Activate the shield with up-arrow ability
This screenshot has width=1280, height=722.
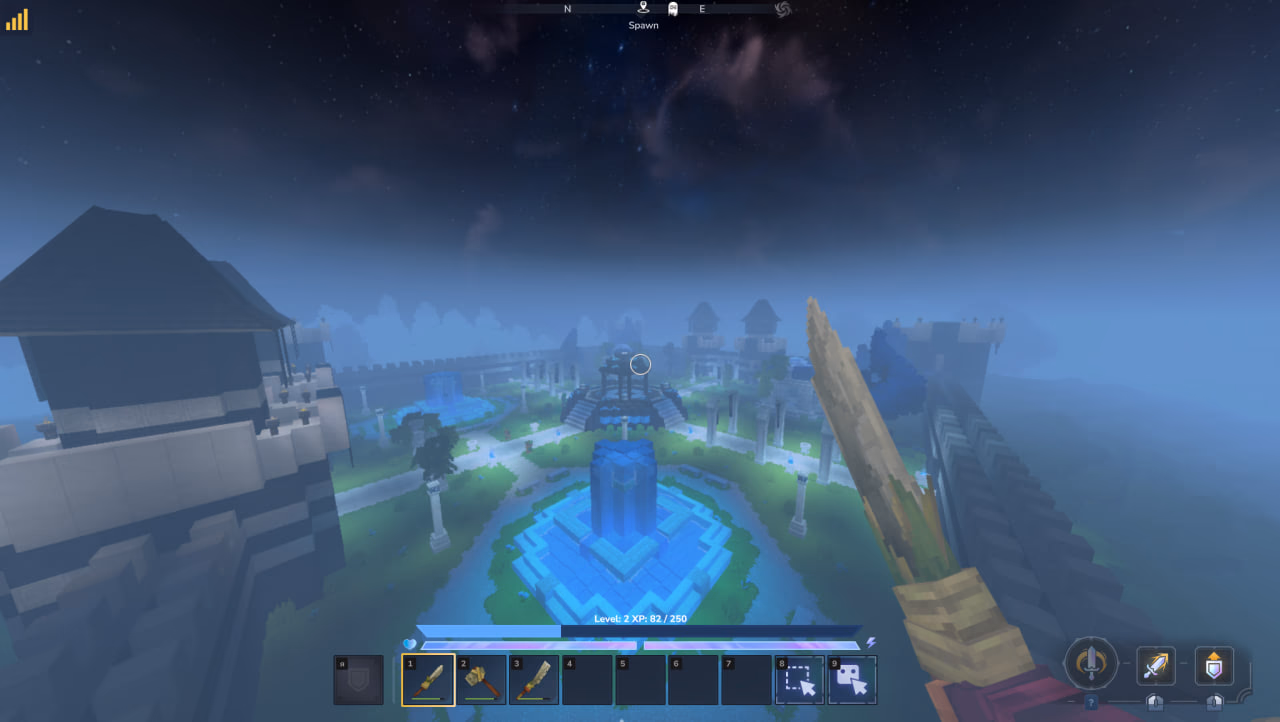[1214, 665]
